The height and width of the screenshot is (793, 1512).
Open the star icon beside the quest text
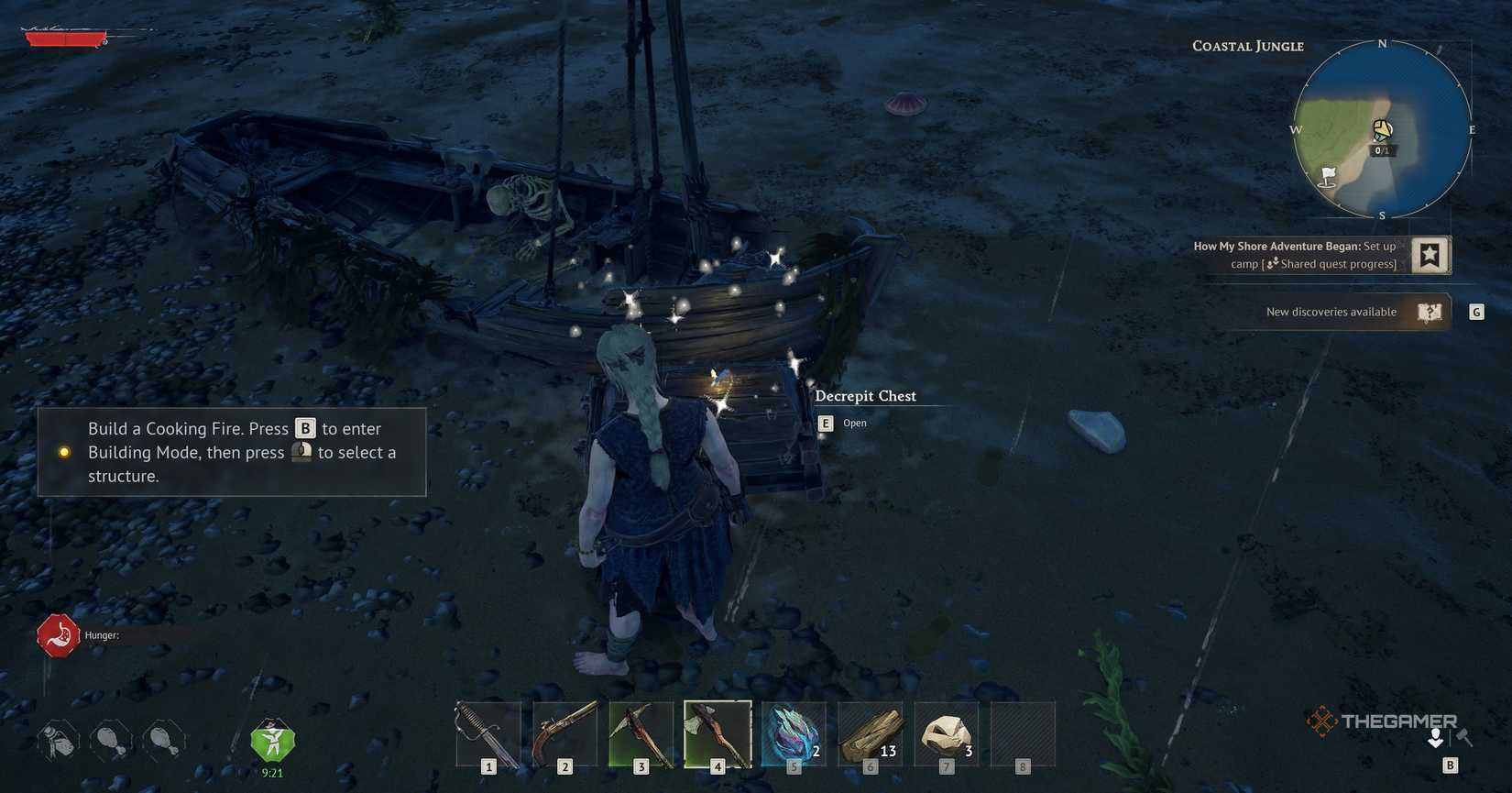1430,255
